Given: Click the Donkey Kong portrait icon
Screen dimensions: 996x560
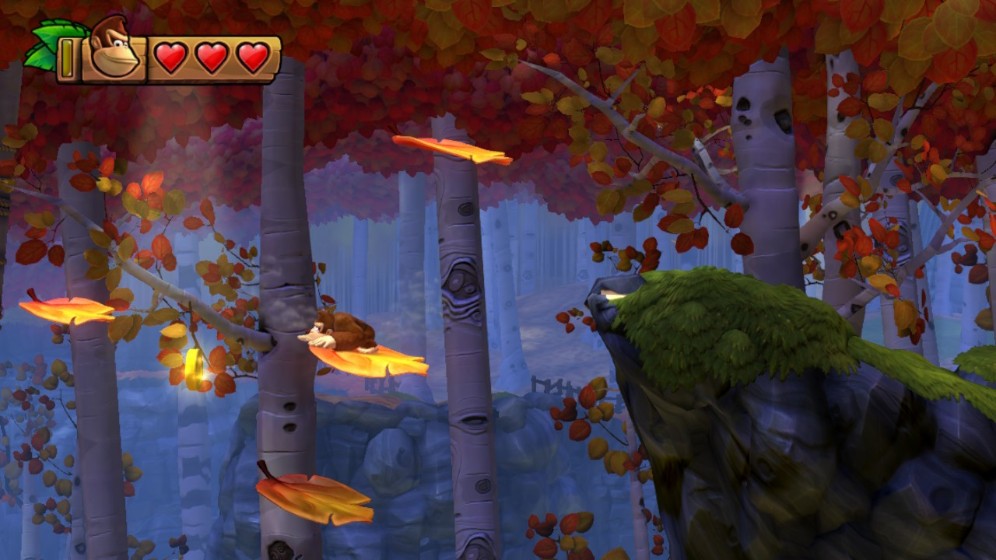Looking at the screenshot, I should pos(113,49).
